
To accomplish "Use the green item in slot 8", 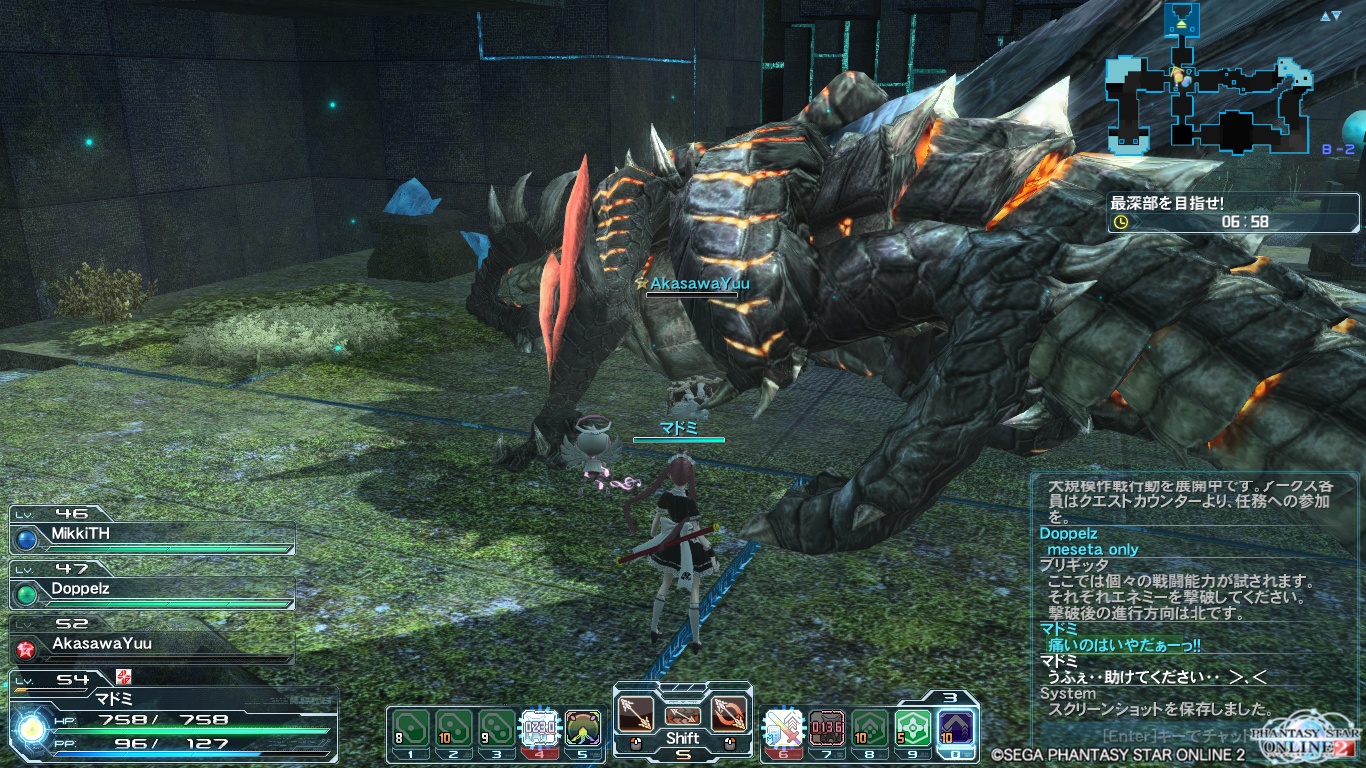I will tap(869, 727).
